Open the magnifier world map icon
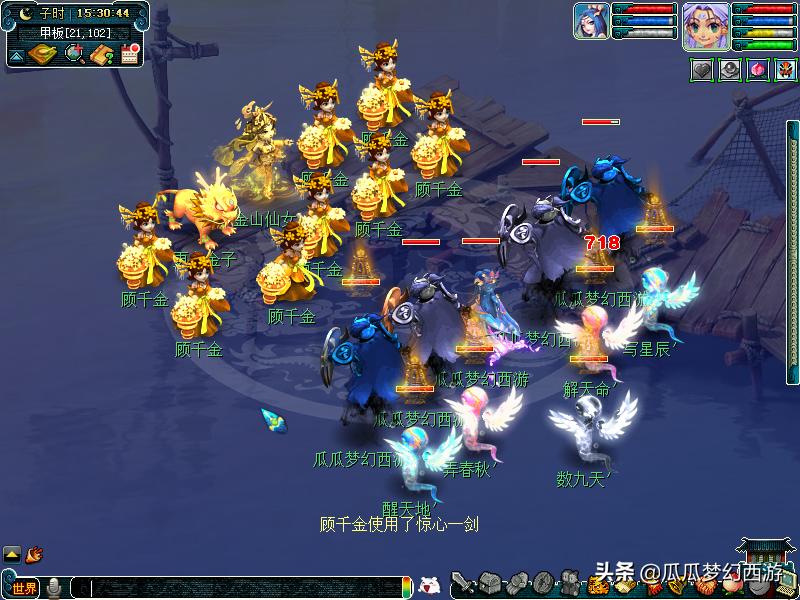Image resolution: width=800 pixels, height=600 pixels. point(73,53)
